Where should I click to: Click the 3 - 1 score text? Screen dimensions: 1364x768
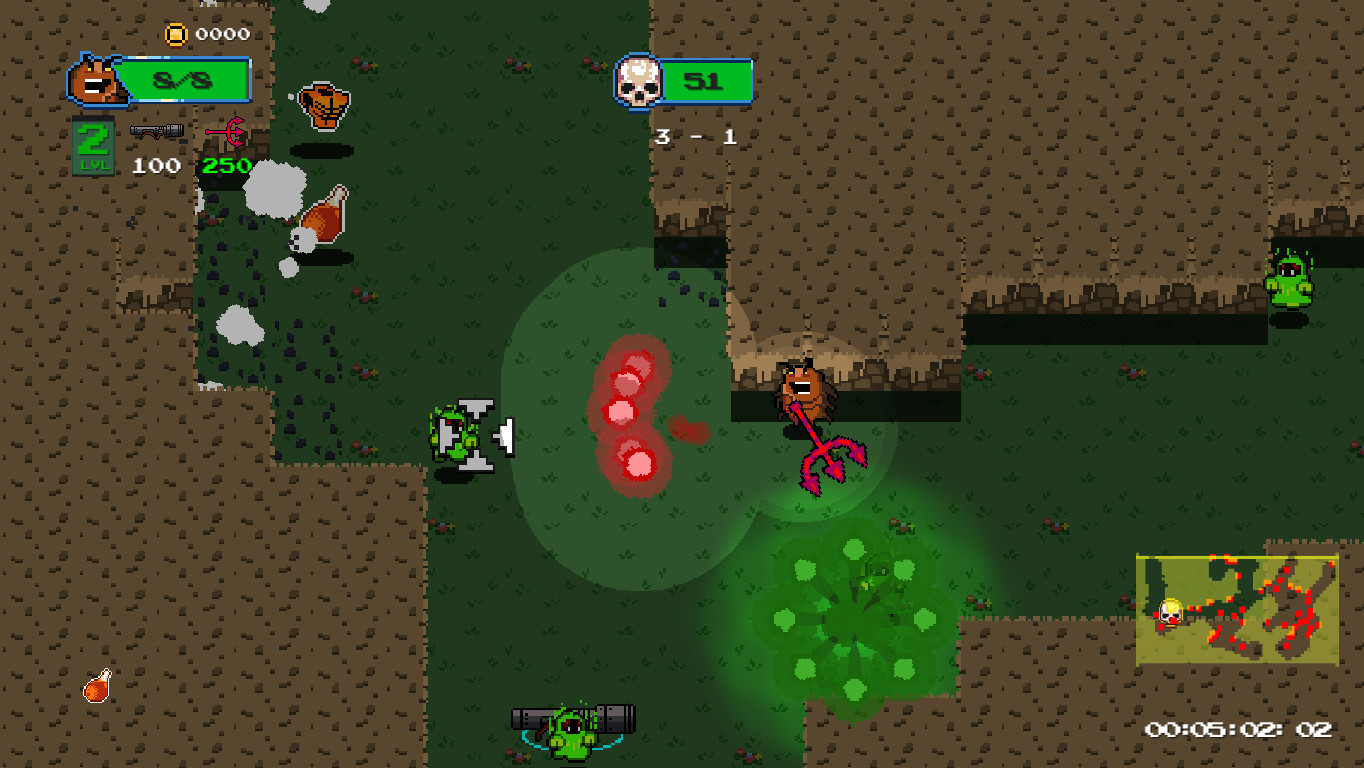(695, 137)
